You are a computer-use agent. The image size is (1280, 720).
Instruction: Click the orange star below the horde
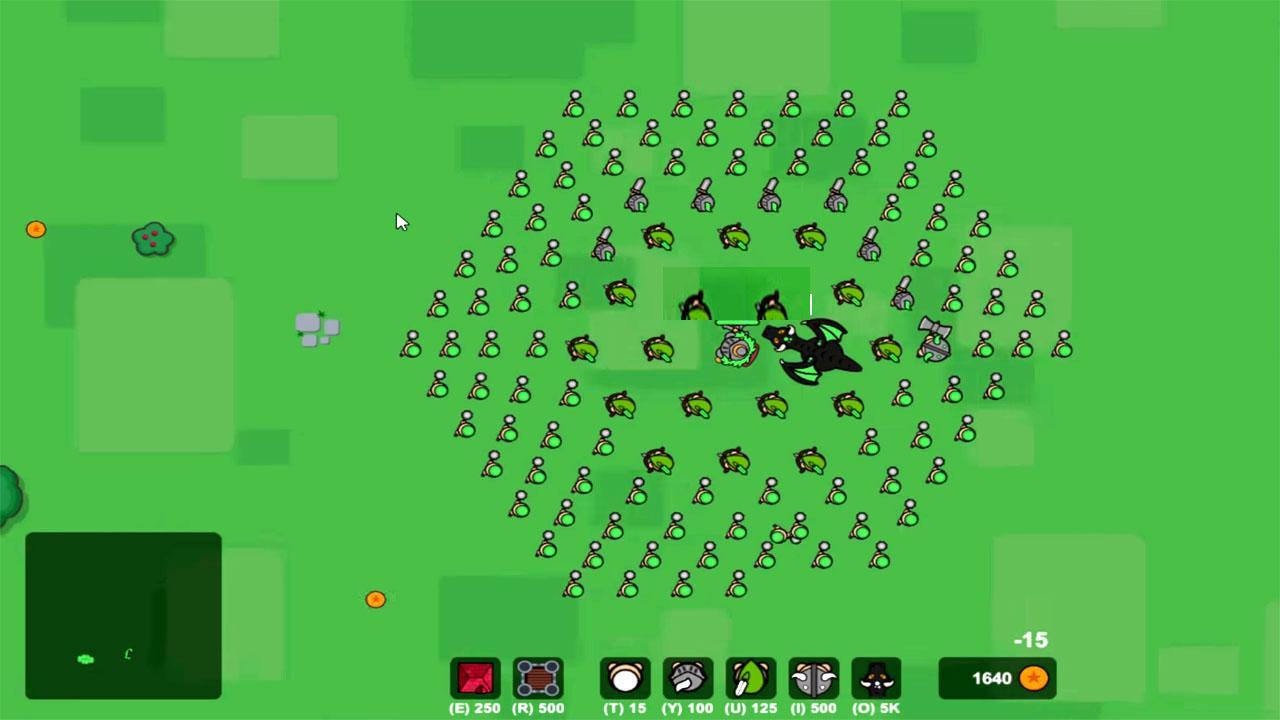click(375, 598)
